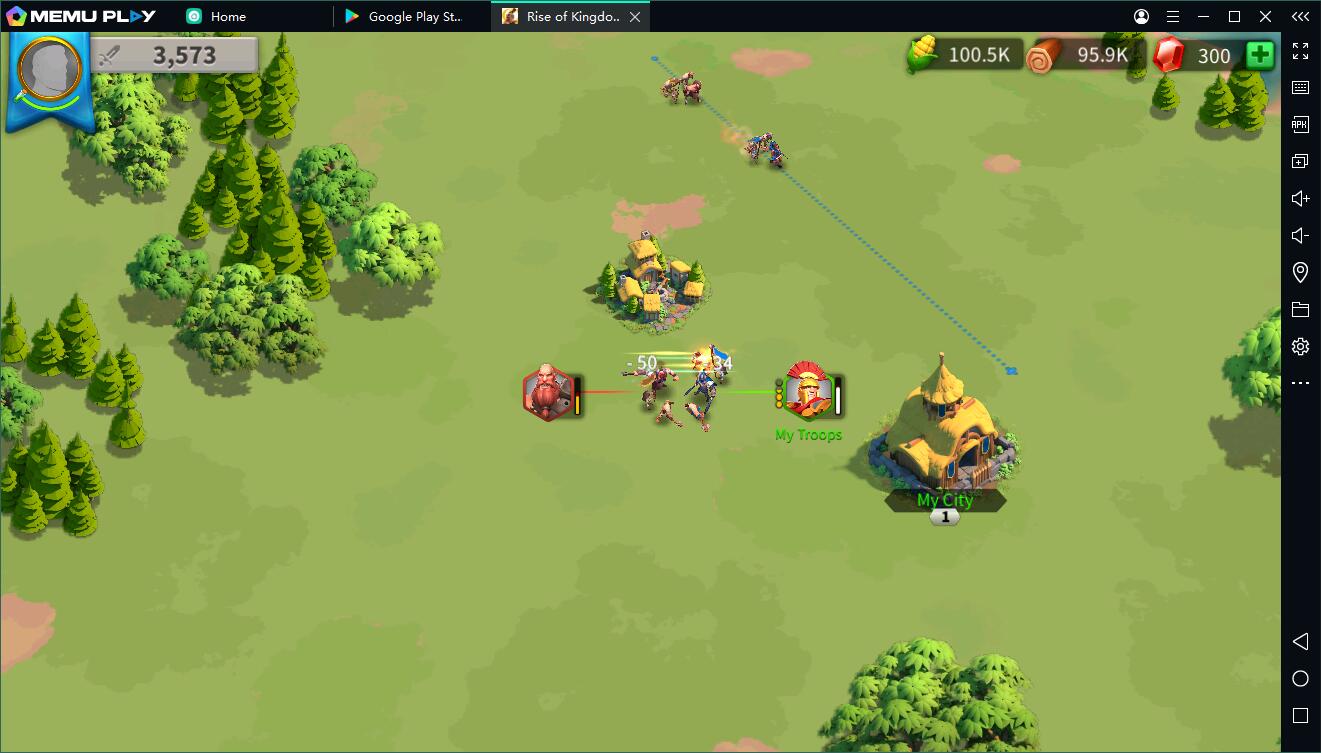
Task: Open the GPS location pin tool
Action: coord(1300,272)
